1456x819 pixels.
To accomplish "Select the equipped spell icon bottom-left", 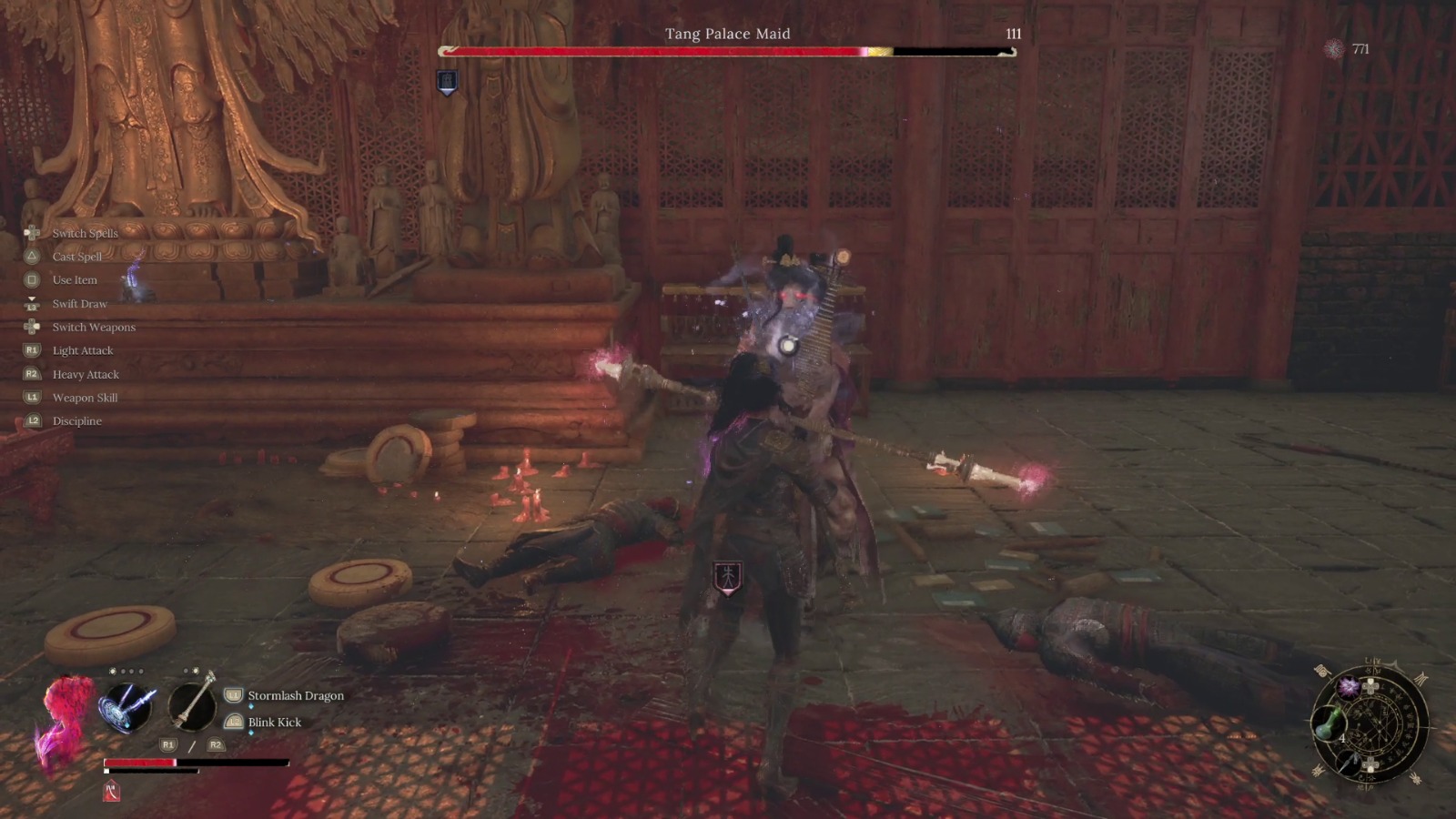I will [x=126, y=707].
